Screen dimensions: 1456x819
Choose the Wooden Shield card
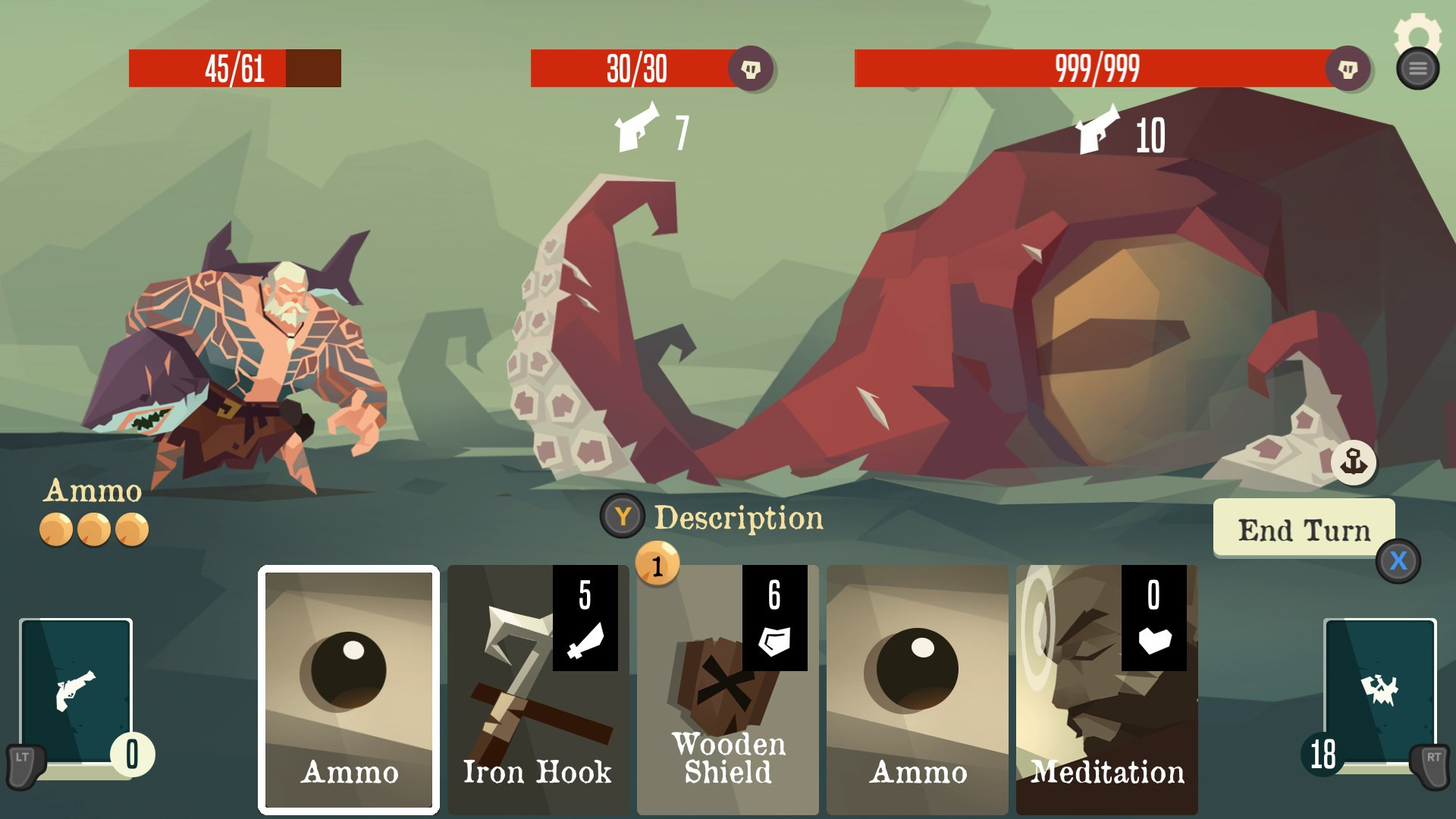[x=727, y=689]
